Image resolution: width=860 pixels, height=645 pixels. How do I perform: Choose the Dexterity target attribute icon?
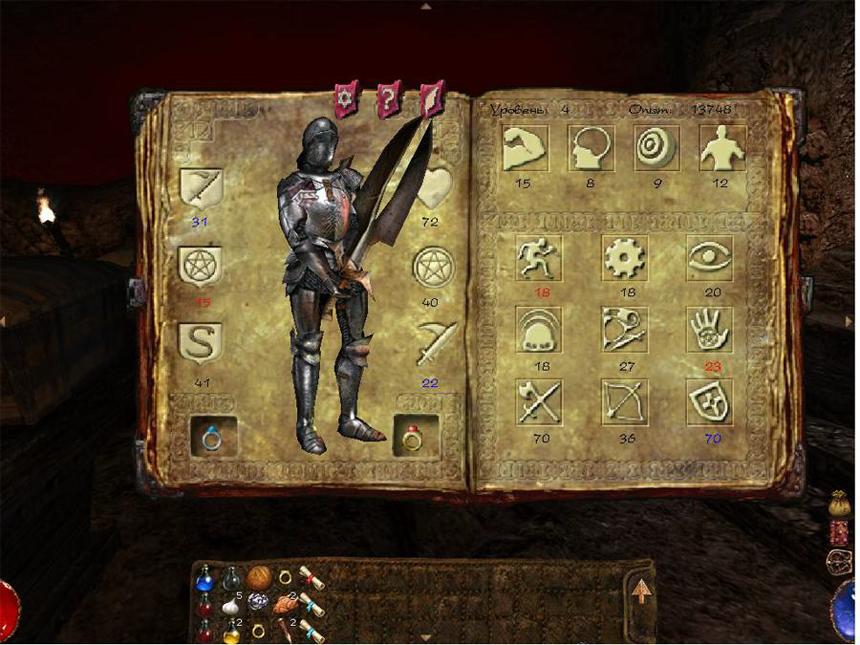pyautogui.click(x=657, y=148)
